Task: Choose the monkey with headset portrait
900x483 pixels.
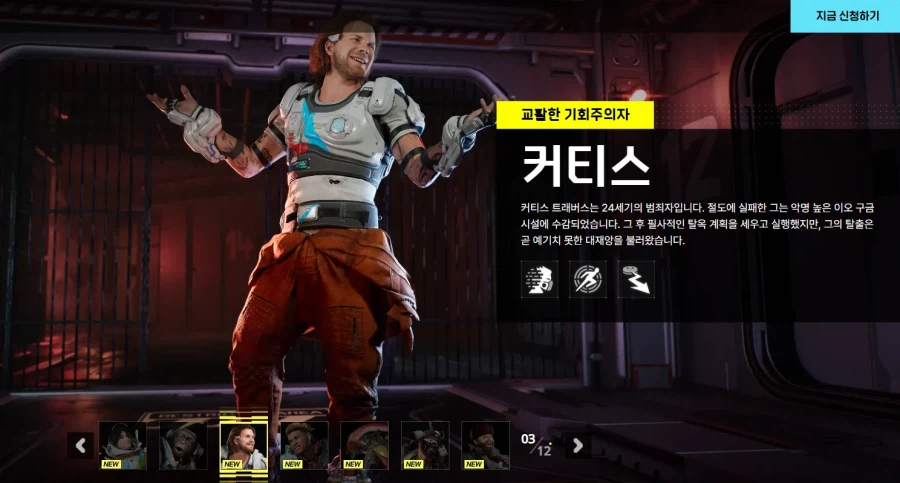Action: click(x=183, y=445)
